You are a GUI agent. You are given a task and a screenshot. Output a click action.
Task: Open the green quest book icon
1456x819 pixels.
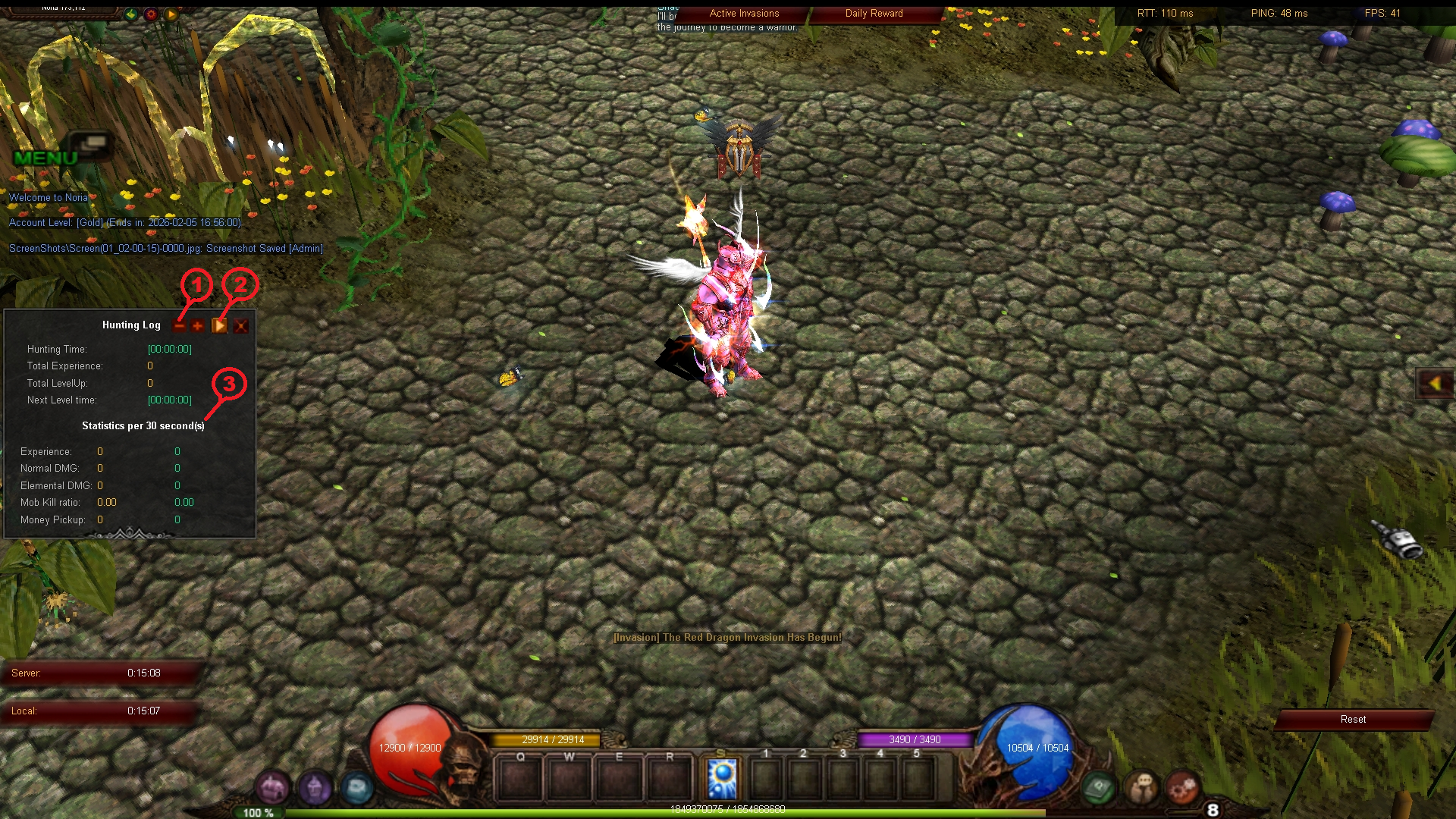click(x=1097, y=789)
